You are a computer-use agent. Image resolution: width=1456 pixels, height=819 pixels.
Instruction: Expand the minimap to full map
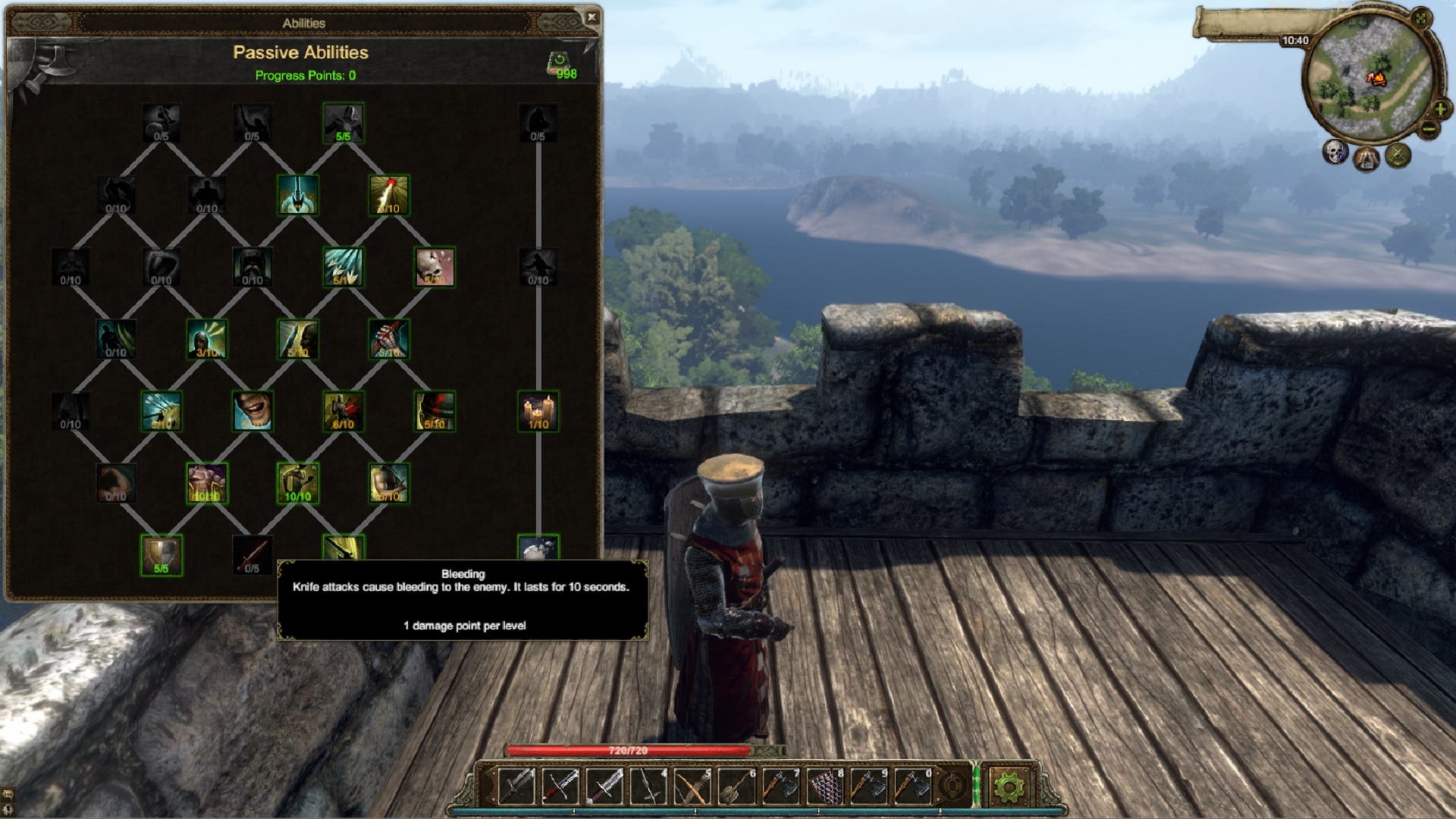pos(1421,18)
